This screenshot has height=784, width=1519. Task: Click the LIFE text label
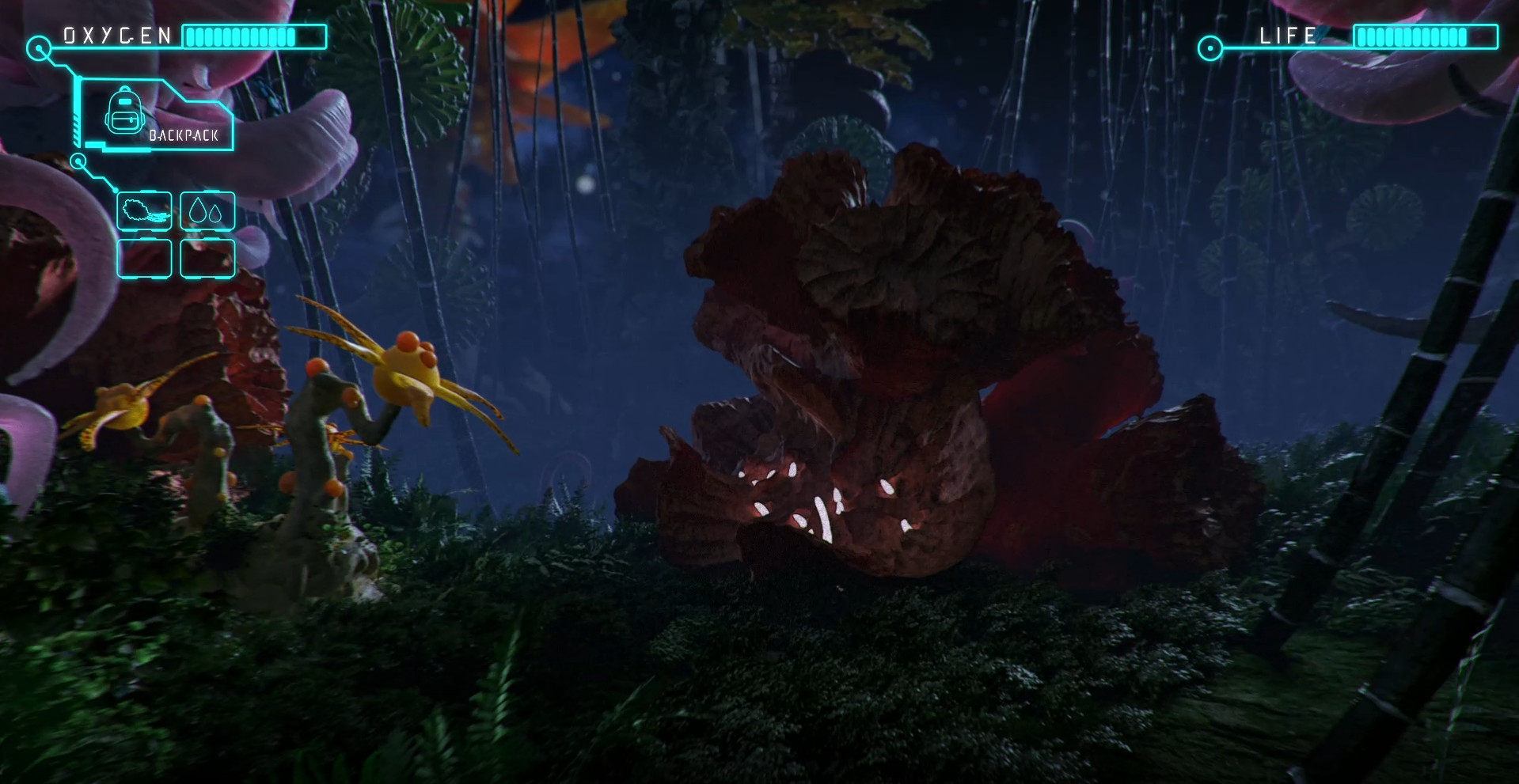(x=1286, y=35)
